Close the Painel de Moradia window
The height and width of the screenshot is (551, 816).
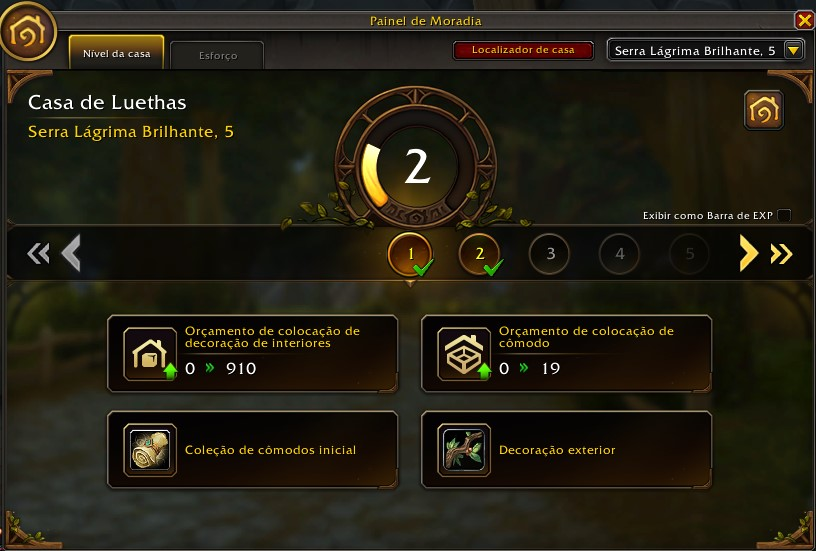click(x=803, y=20)
